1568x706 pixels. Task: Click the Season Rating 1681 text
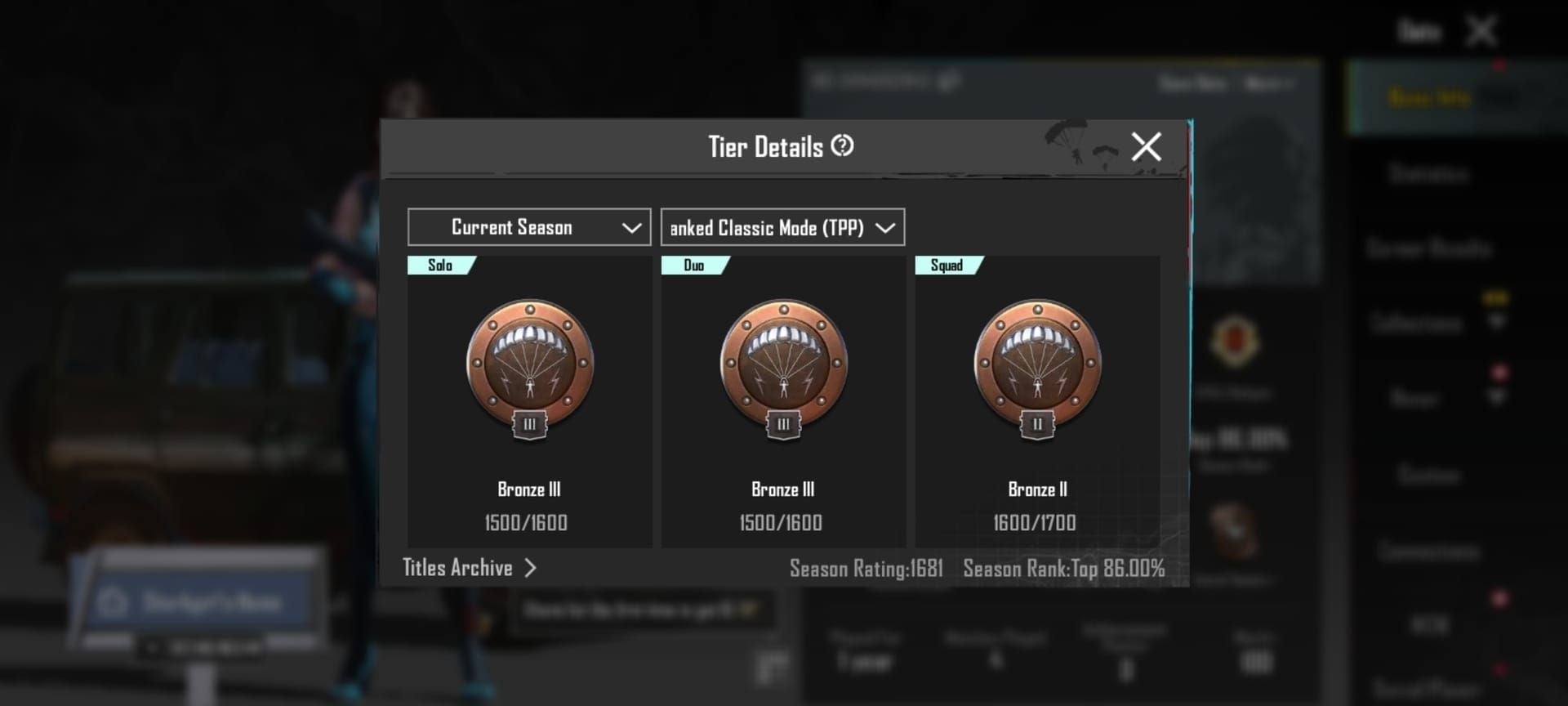(x=866, y=567)
